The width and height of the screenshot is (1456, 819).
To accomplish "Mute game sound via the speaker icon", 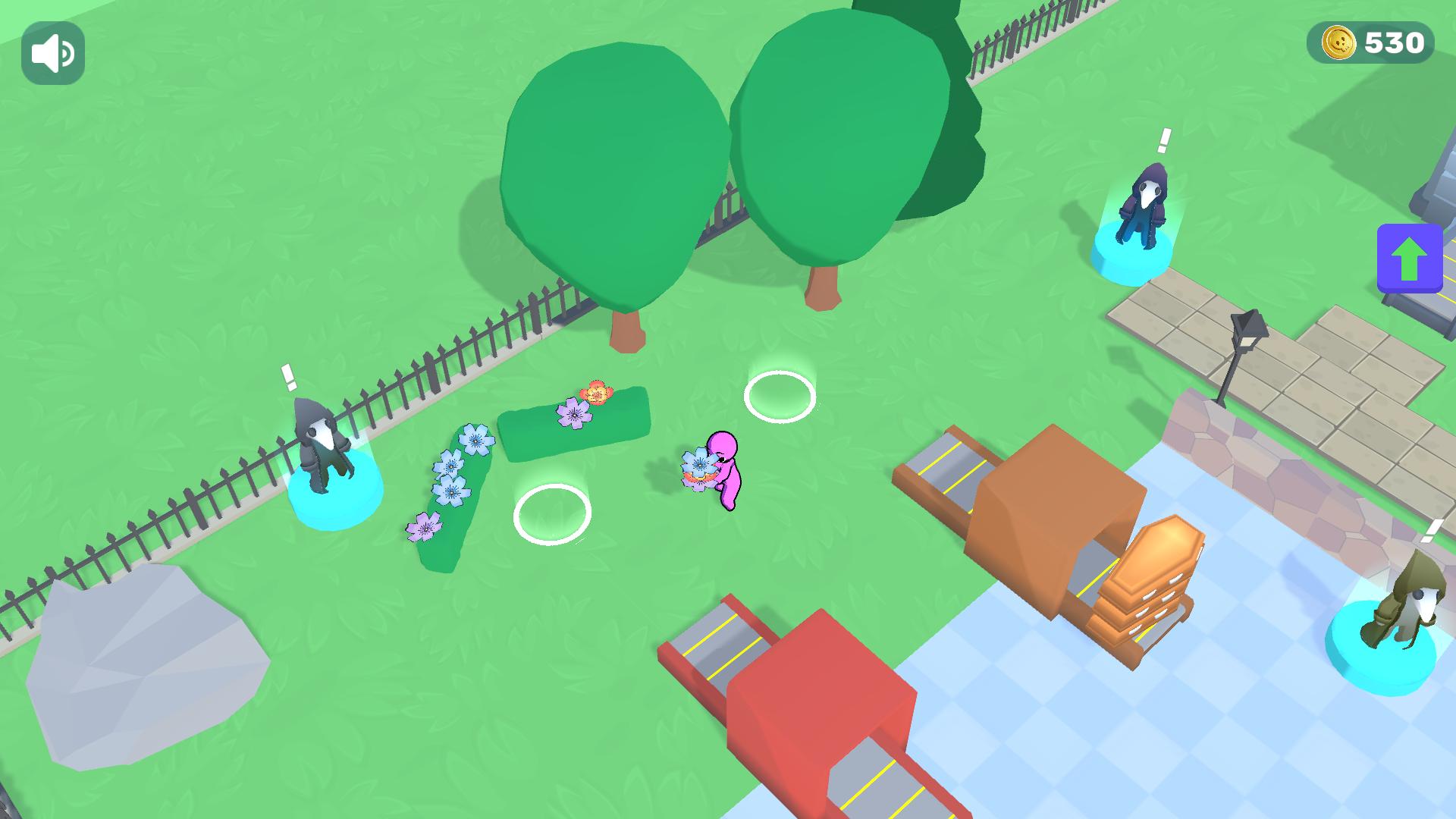I will pyautogui.click(x=52, y=52).
